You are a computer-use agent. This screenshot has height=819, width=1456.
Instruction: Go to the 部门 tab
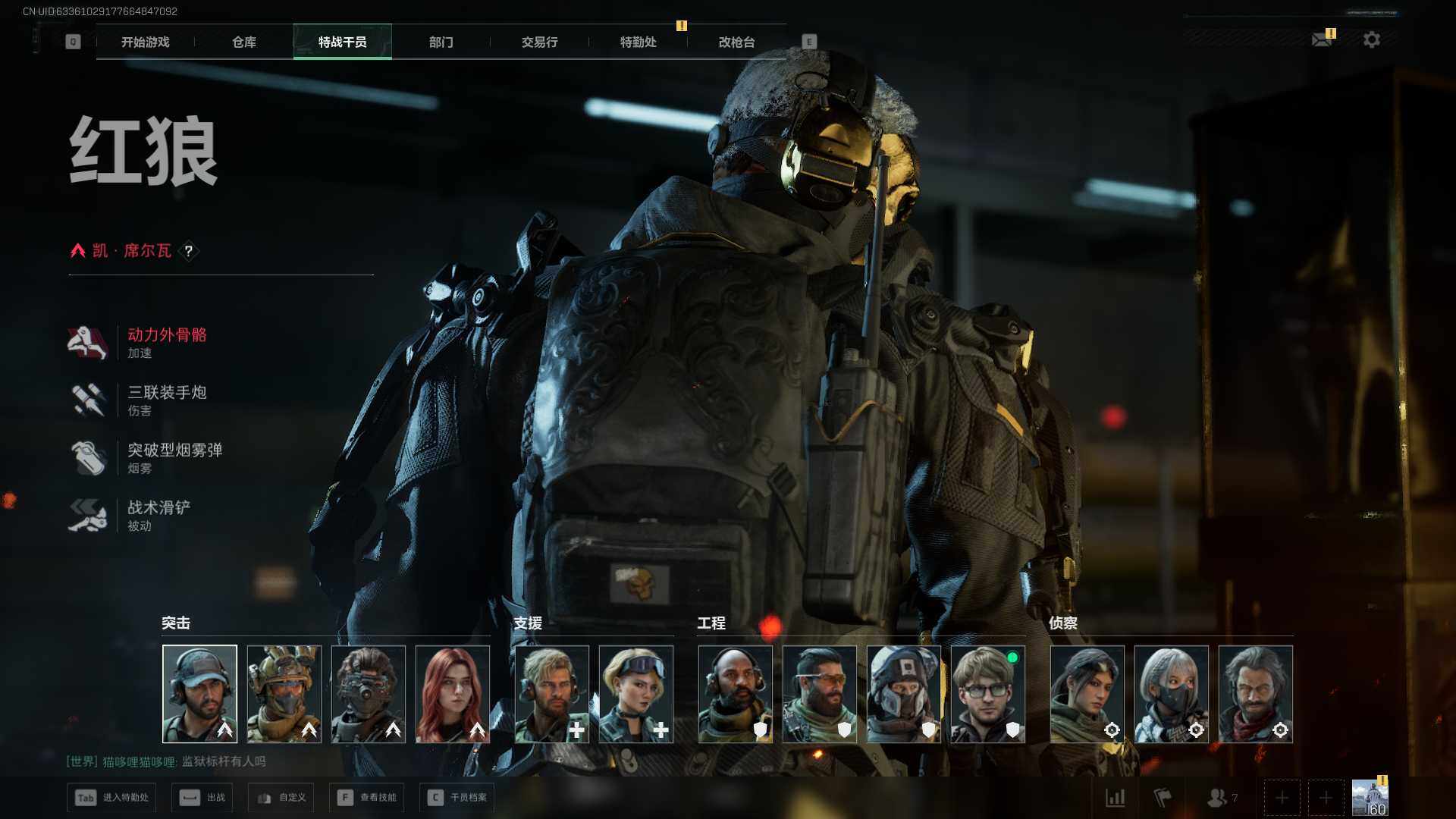441,42
